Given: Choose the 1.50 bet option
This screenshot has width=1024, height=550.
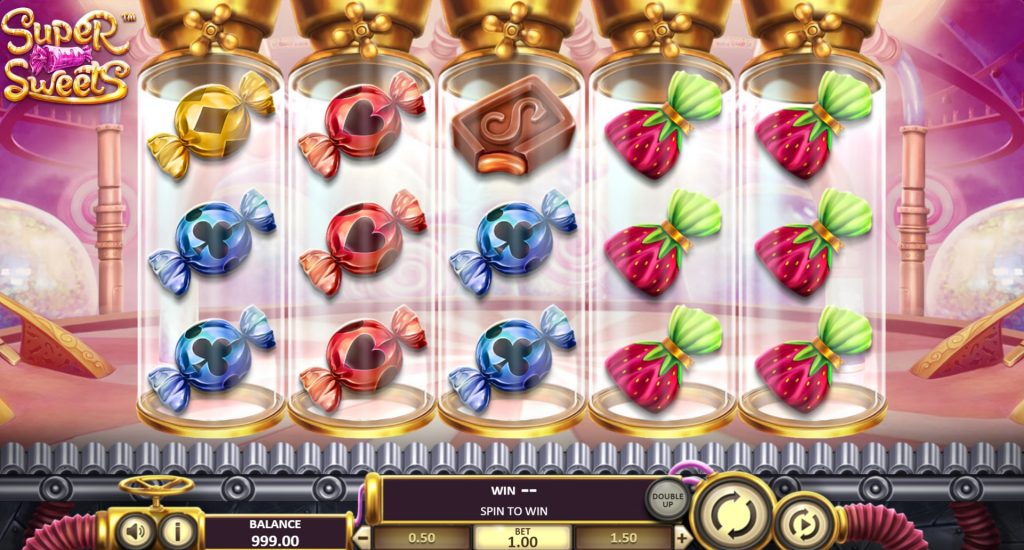Looking at the screenshot, I should 623,538.
